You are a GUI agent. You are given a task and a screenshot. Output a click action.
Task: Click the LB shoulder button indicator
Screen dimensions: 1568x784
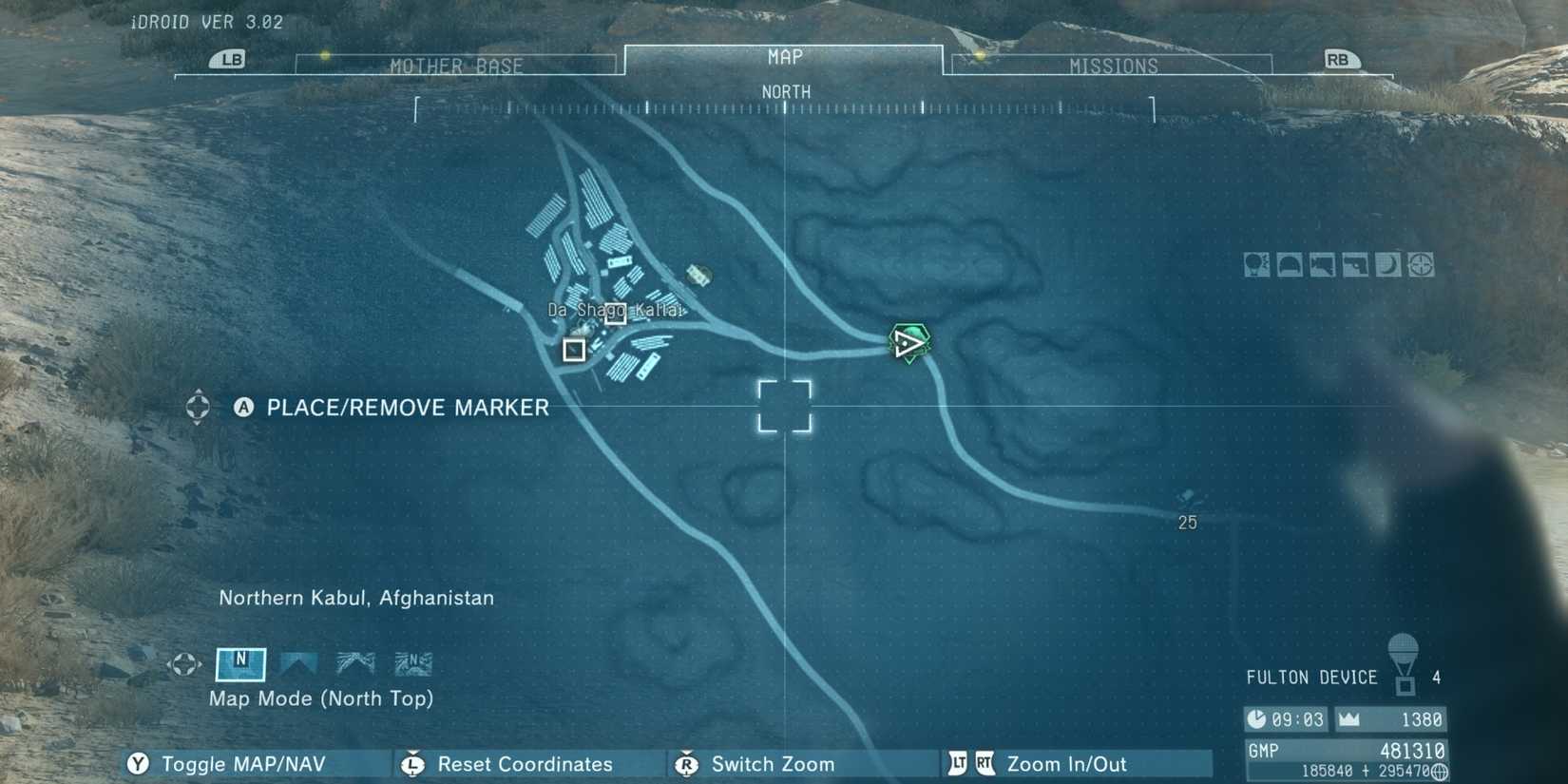click(x=228, y=59)
